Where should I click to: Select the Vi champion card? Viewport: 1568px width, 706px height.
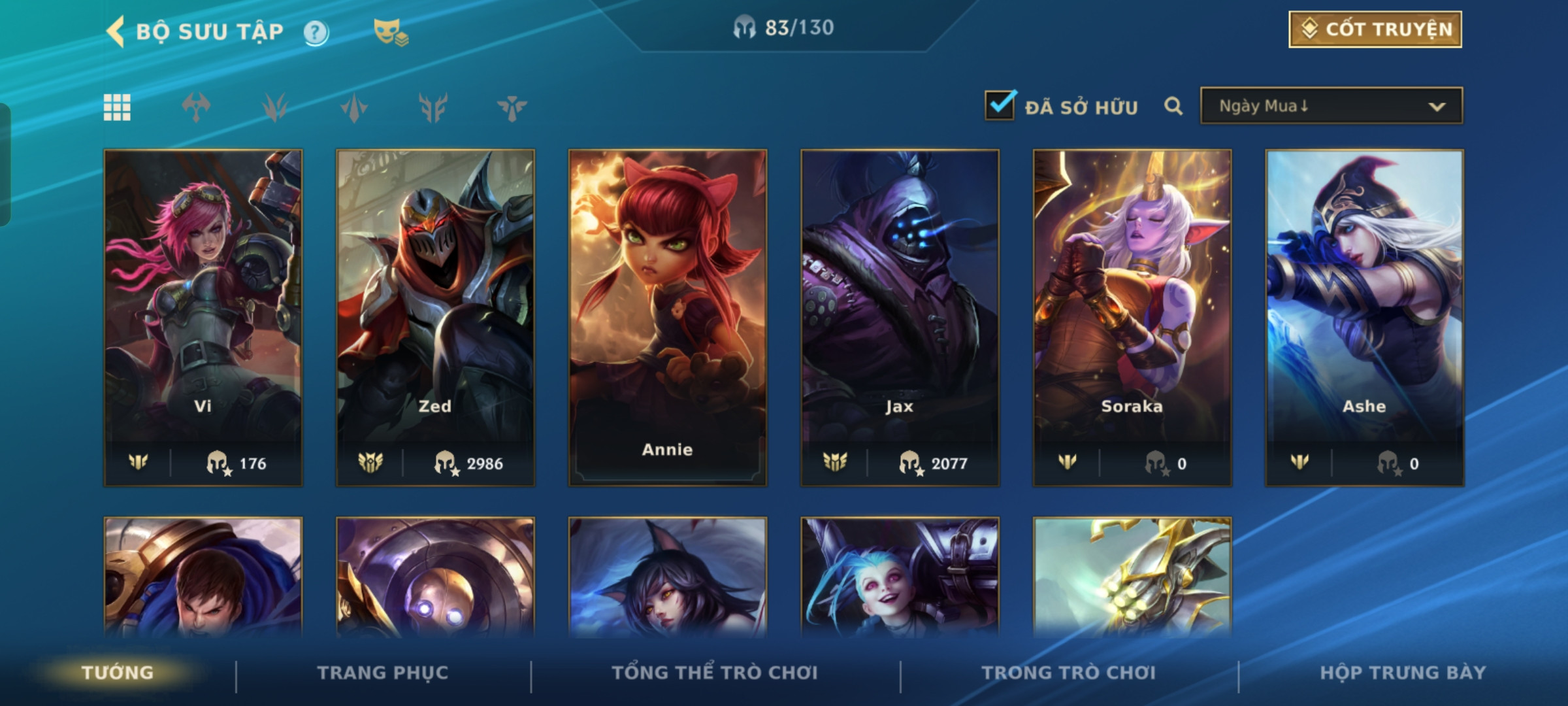[x=203, y=317]
